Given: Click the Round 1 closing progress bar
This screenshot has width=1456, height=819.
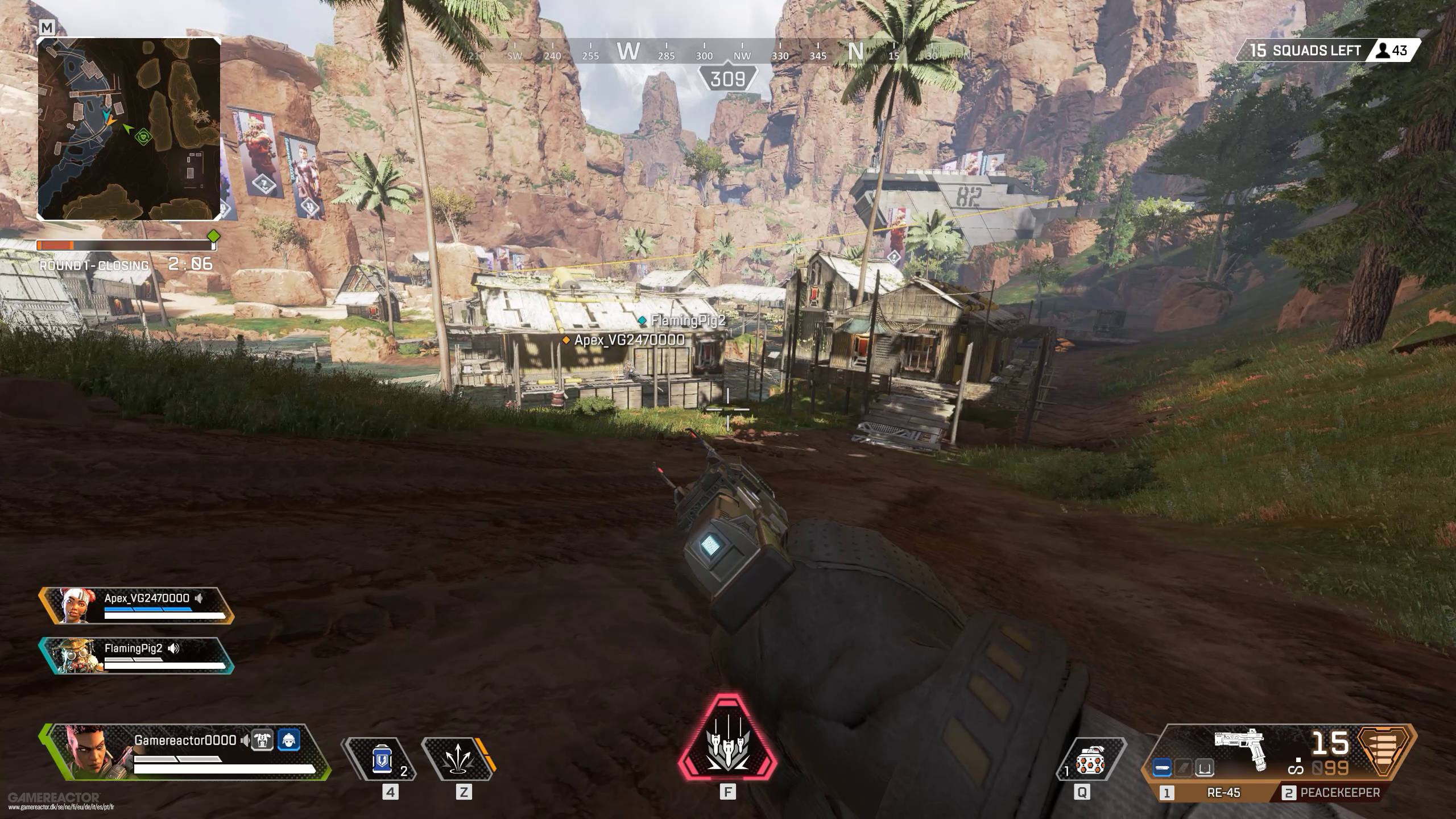Looking at the screenshot, I should pos(125,246).
